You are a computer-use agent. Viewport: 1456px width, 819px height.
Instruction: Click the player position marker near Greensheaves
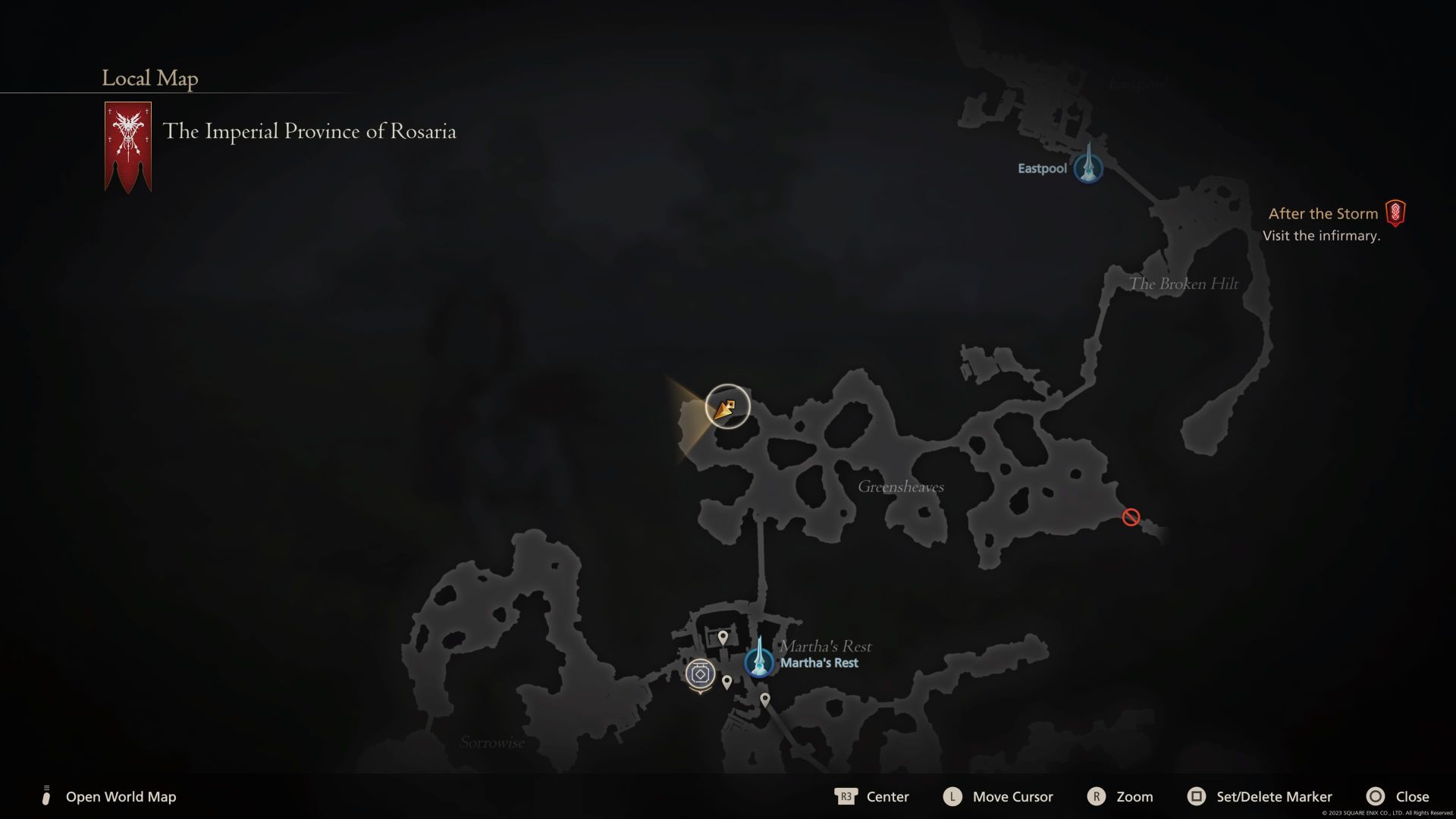[x=726, y=407]
